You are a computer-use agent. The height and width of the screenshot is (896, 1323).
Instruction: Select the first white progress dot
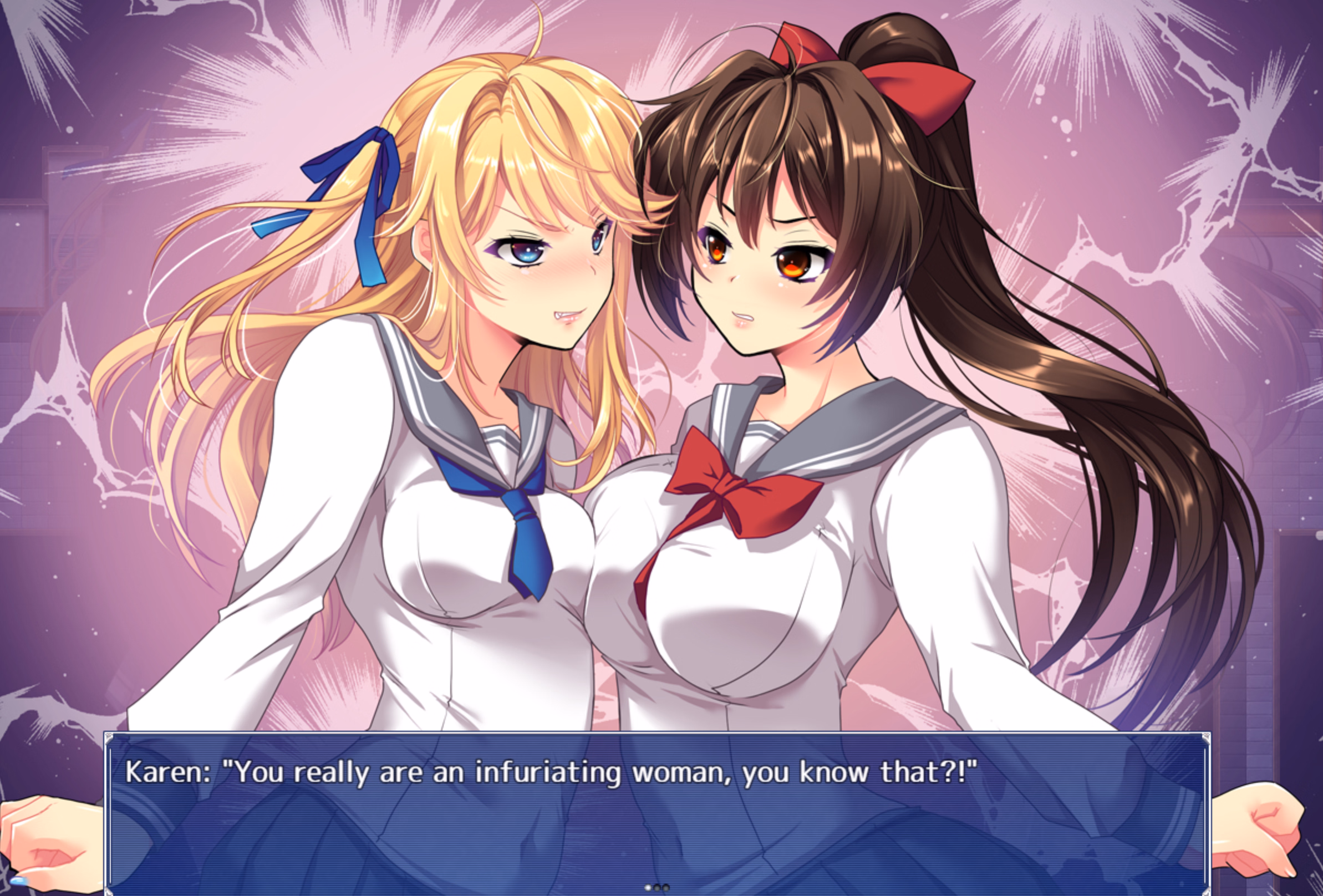pyautogui.click(x=648, y=889)
